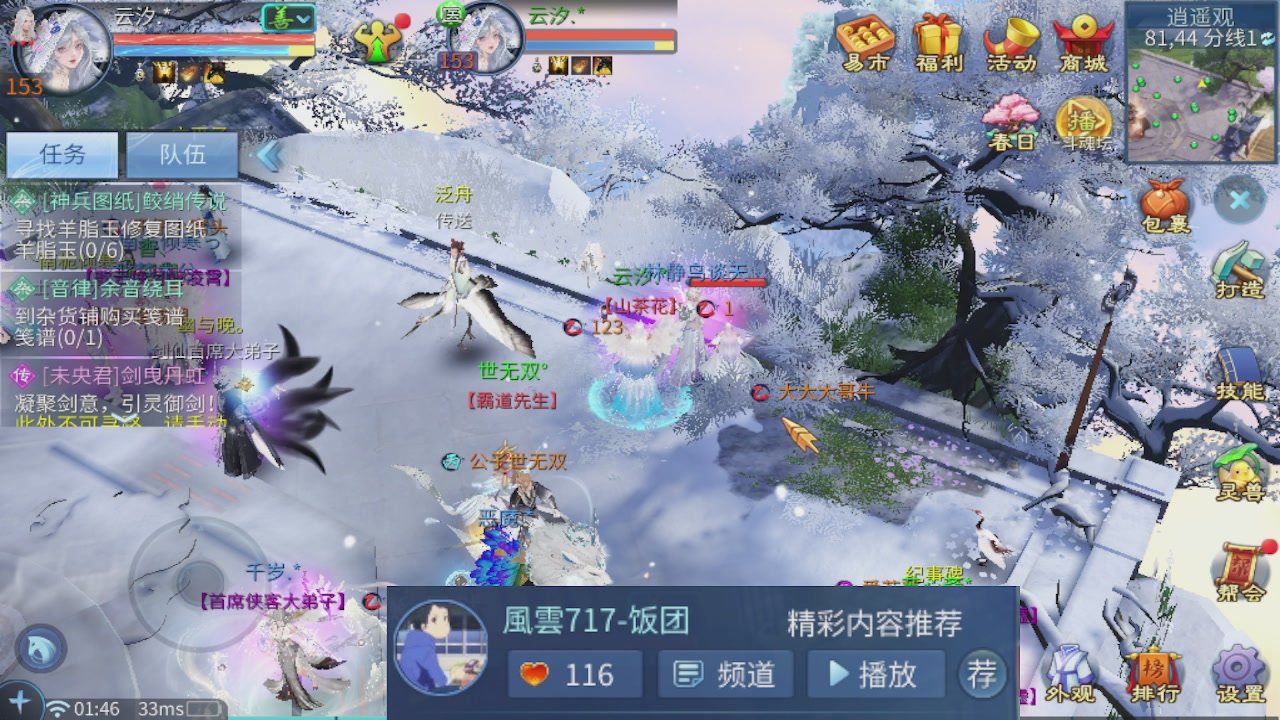1280x720 pixels.
Task: Open the 频道 channel button
Action: (724, 675)
